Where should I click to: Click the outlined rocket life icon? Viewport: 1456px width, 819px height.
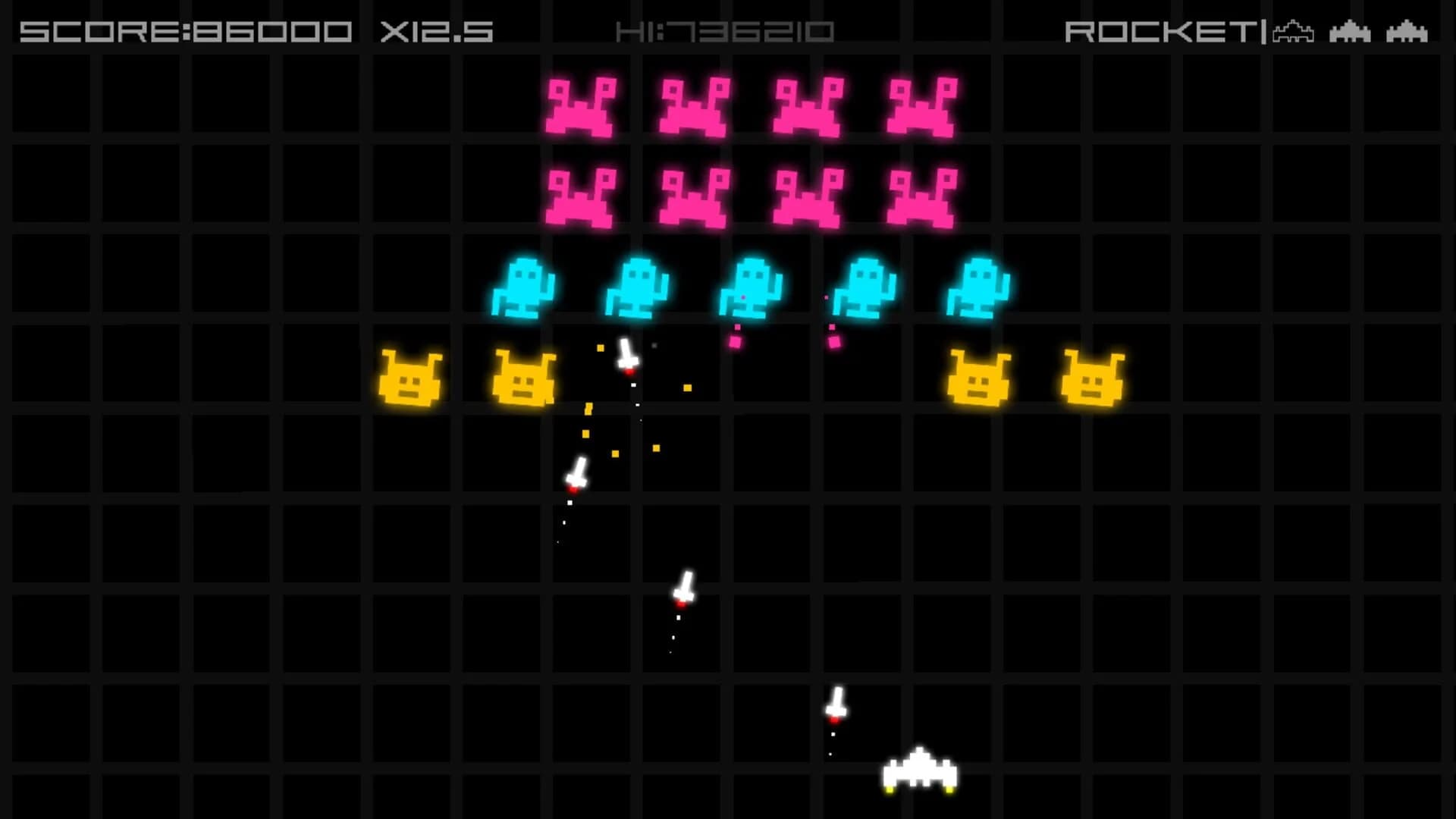point(1294,32)
